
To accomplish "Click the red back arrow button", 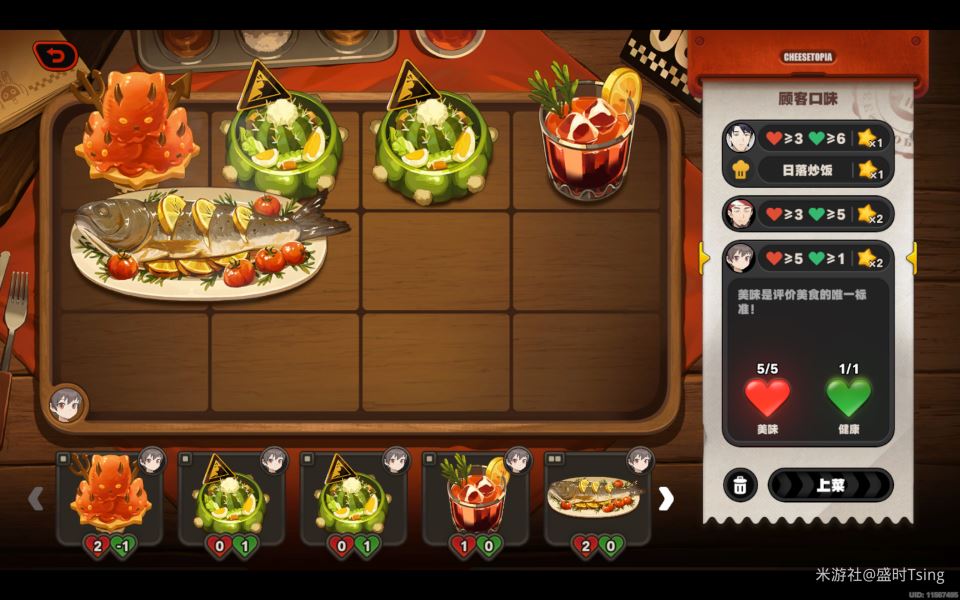I will coord(56,55).
